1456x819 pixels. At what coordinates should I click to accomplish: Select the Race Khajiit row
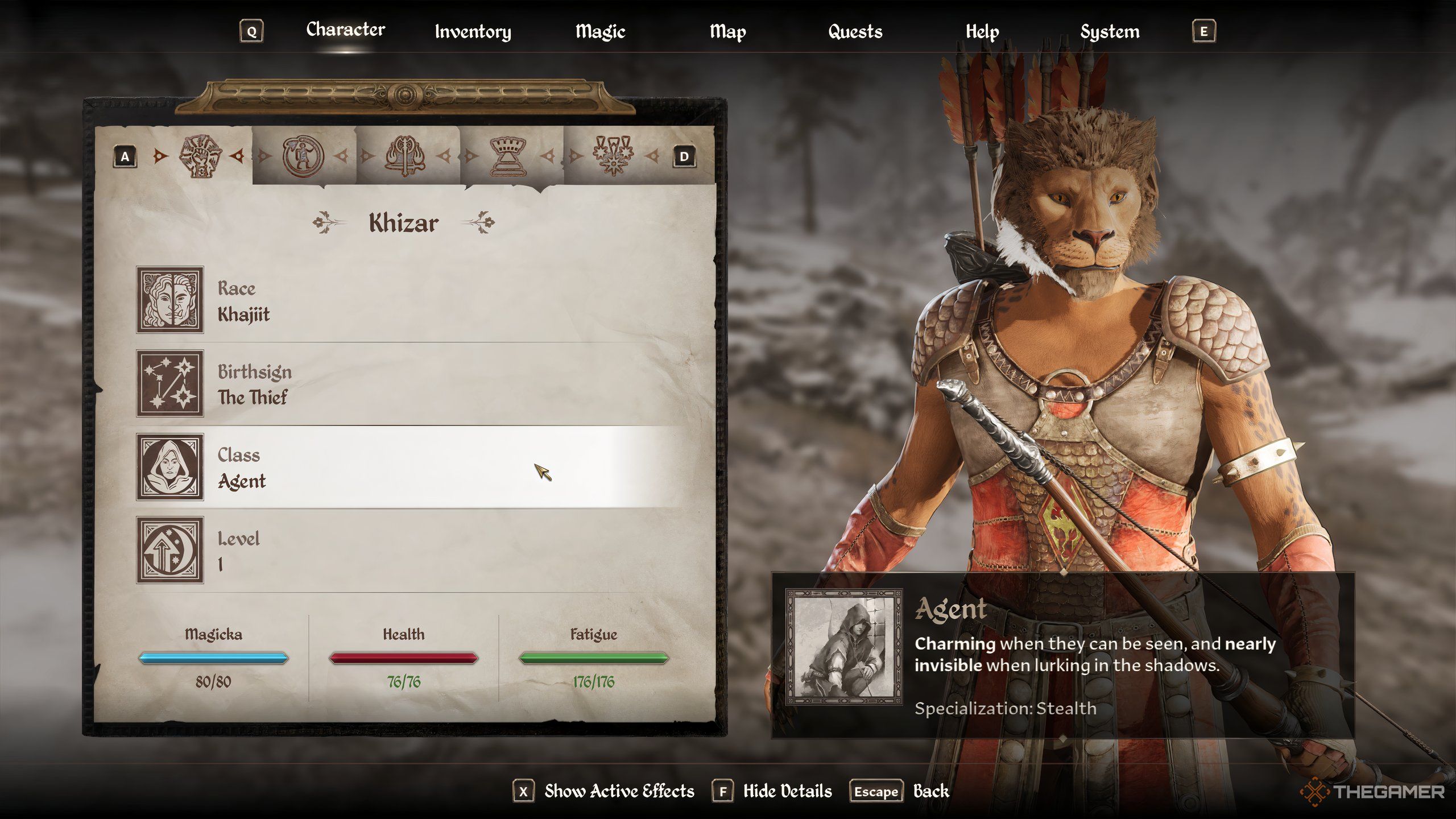point(409,300)
